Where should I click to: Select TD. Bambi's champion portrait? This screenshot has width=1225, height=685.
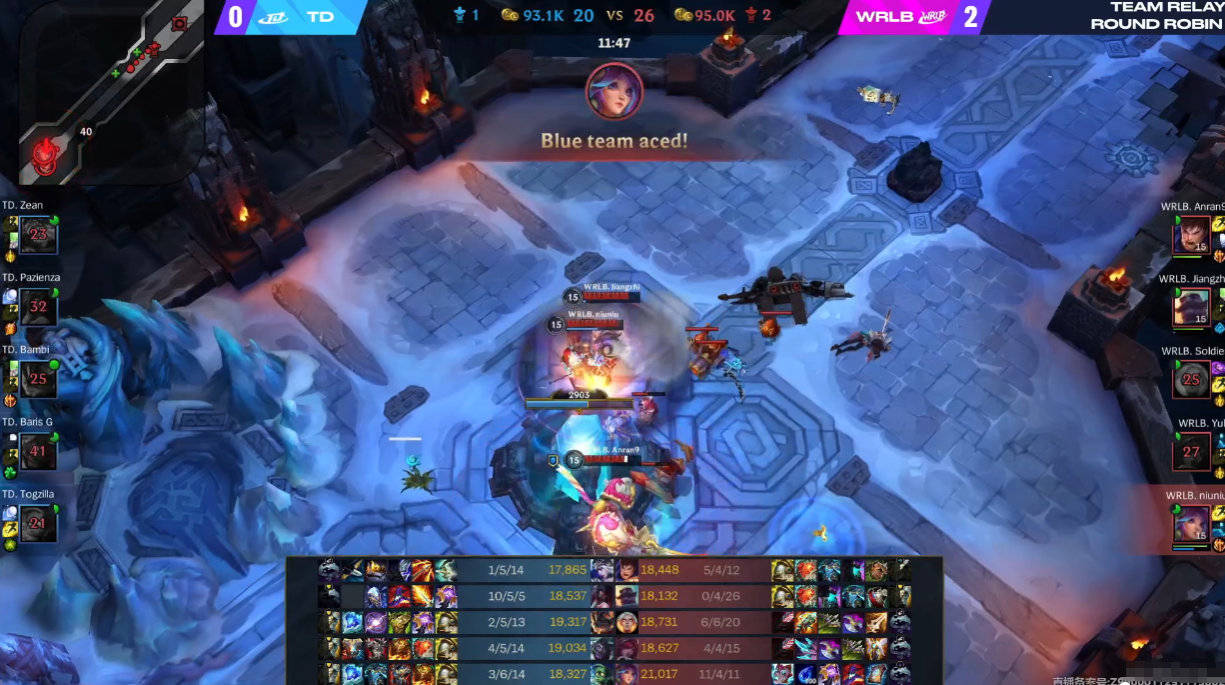39,379
